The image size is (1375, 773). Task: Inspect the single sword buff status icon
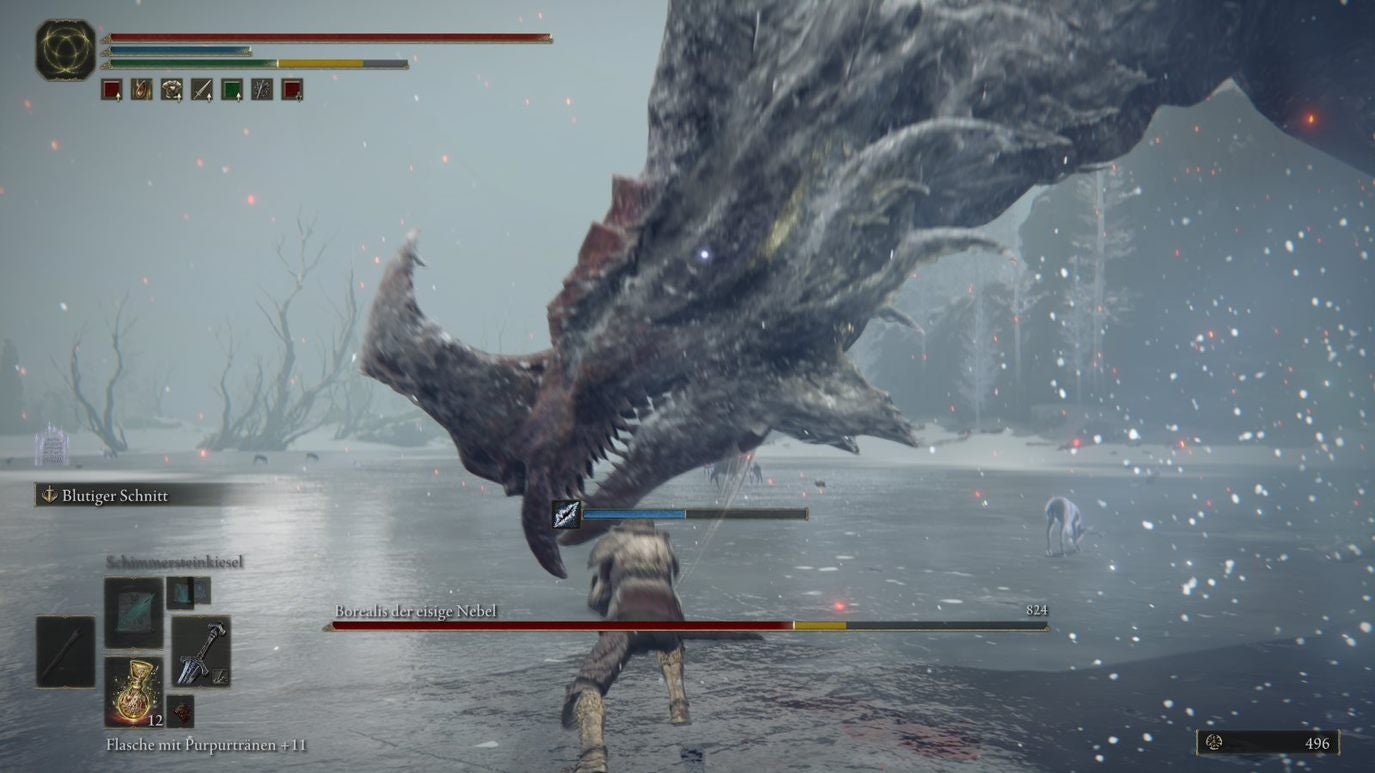202,90
